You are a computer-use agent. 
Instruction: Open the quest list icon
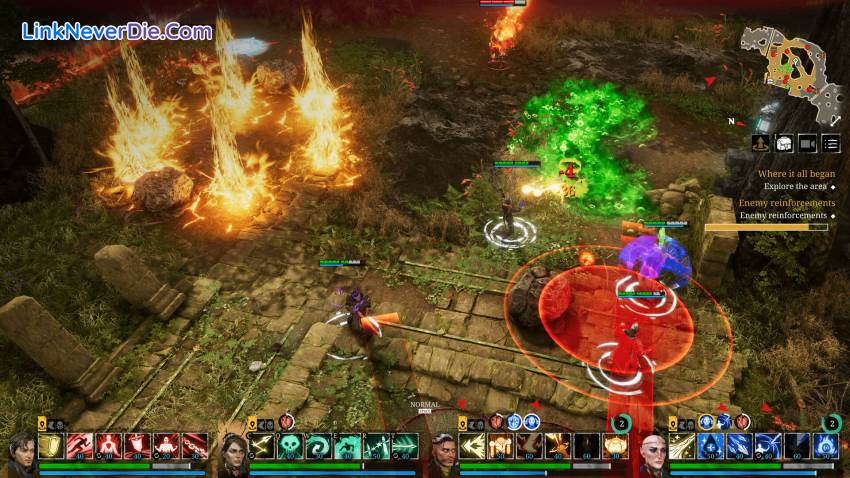(x=831, y=144)
